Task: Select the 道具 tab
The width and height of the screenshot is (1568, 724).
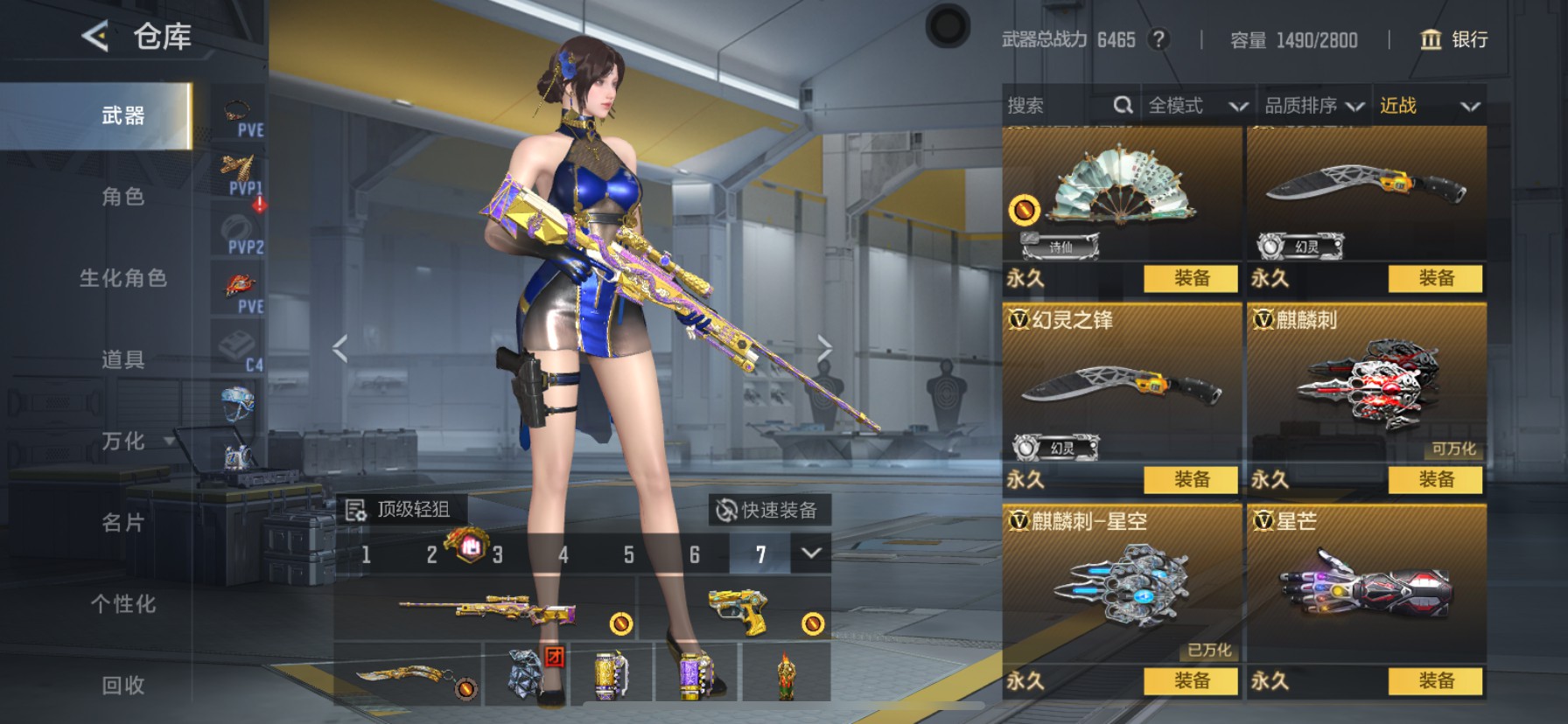Action: (x=122, y=359)
